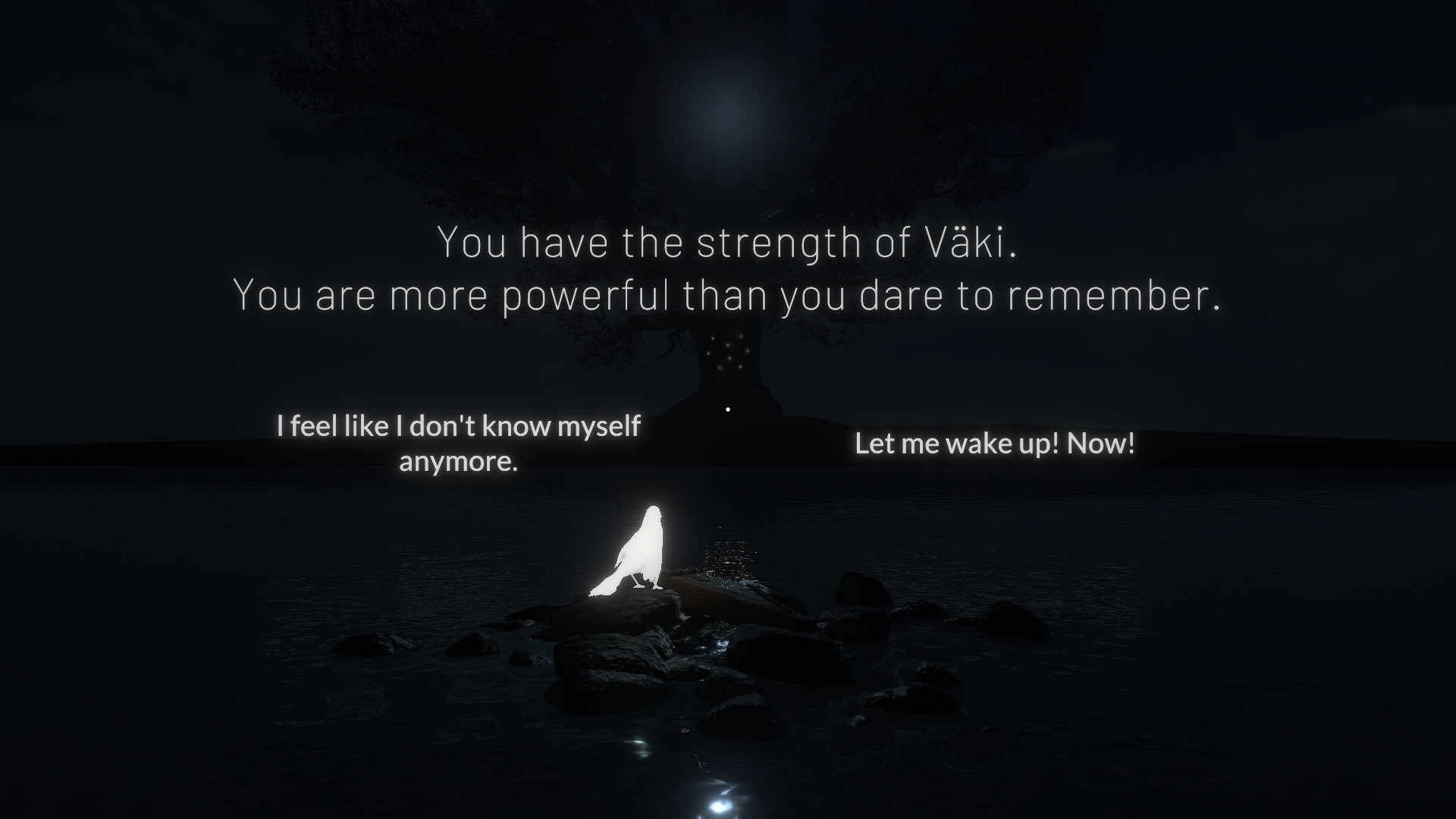This screenshot has height=819, width=1456.
Task: Click the line "You are more powerful than you dare to remember."
Action: [726, 296]
